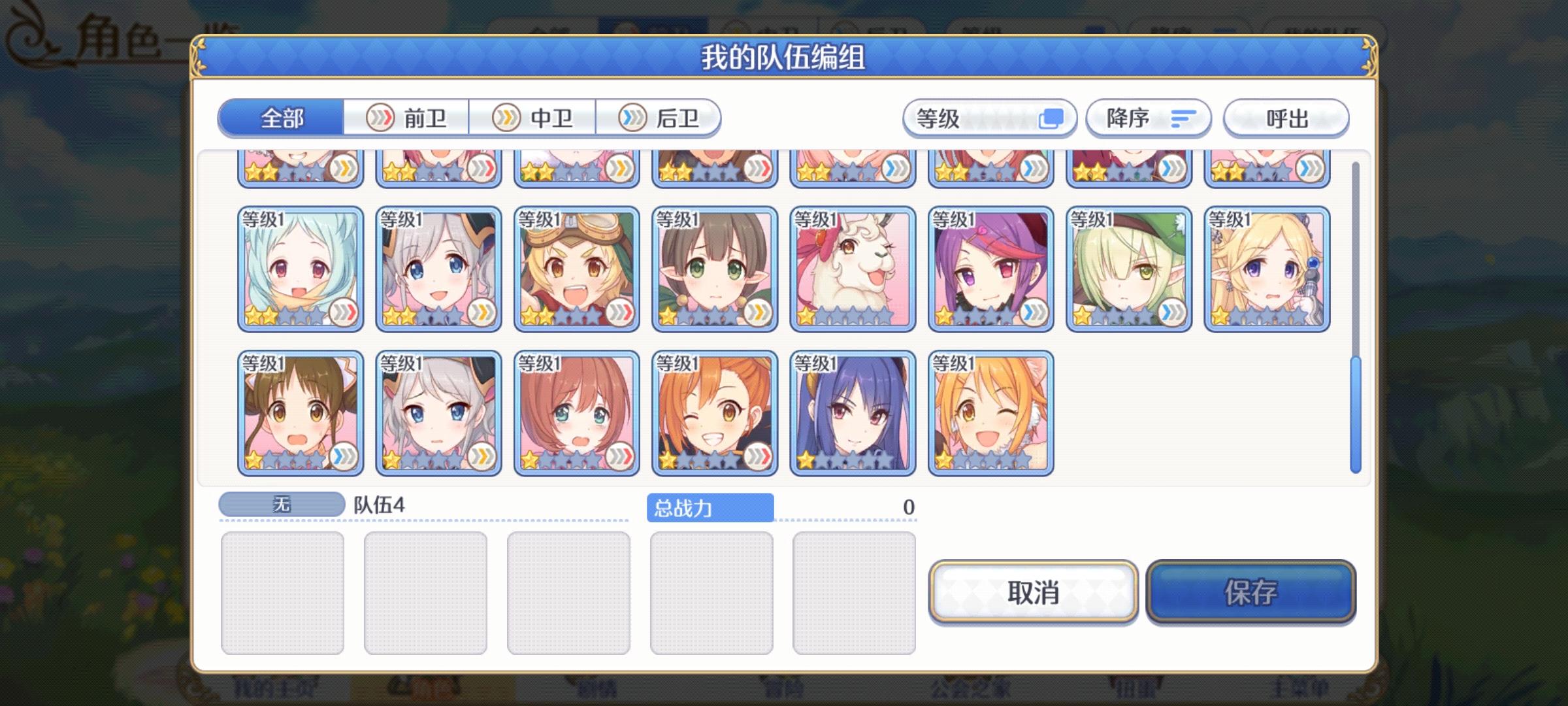Viewport: 1568px width, 706px height.
Task: Toggle the 后卫 rear guard filter
Action: click(661, 118)
